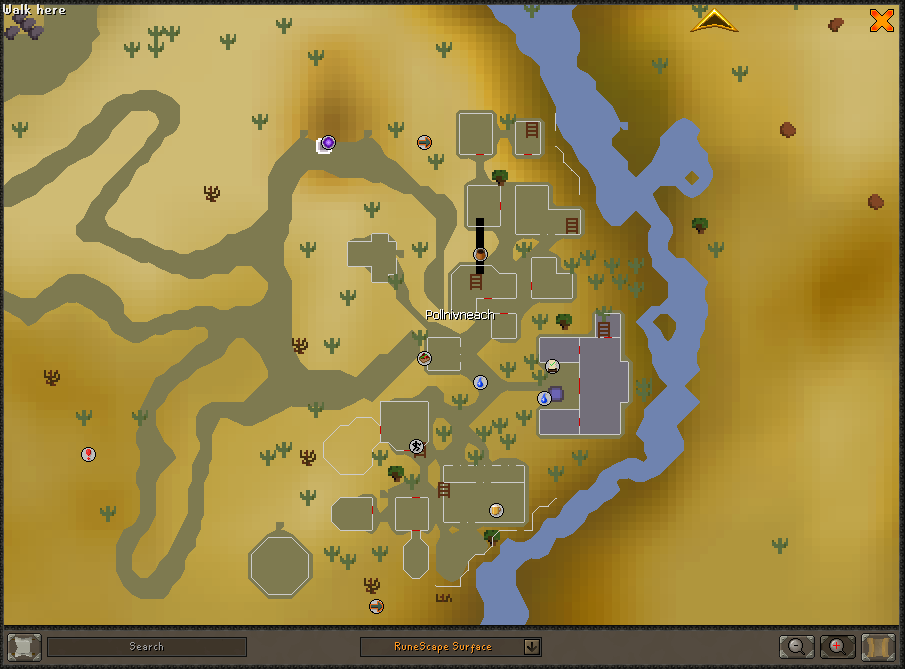The width and height of the screenshot is (905, 669).
Task: Click the food shop marker below Pollnivneach
Action: click(x=424, y=358)
